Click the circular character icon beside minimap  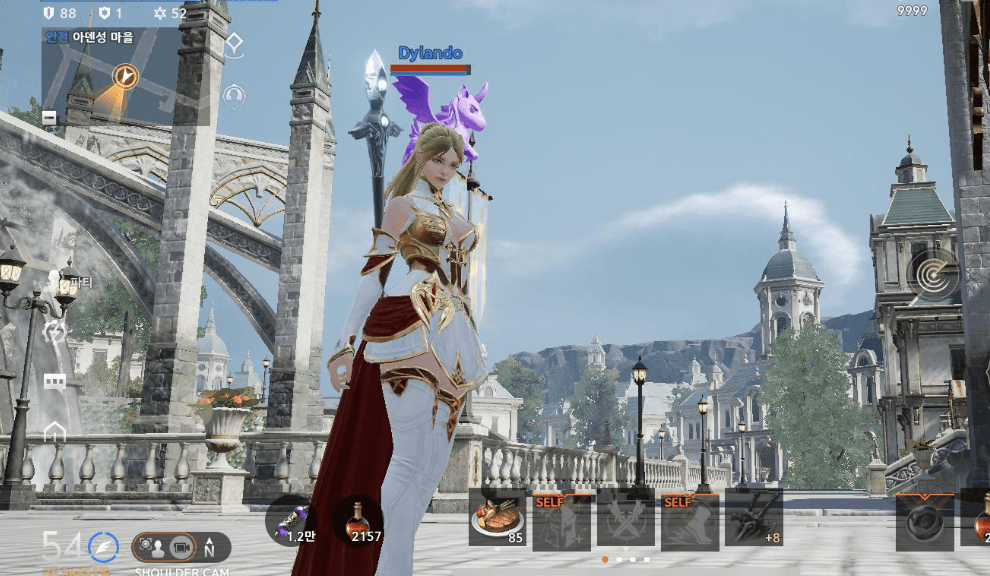(x=234, y=96)
